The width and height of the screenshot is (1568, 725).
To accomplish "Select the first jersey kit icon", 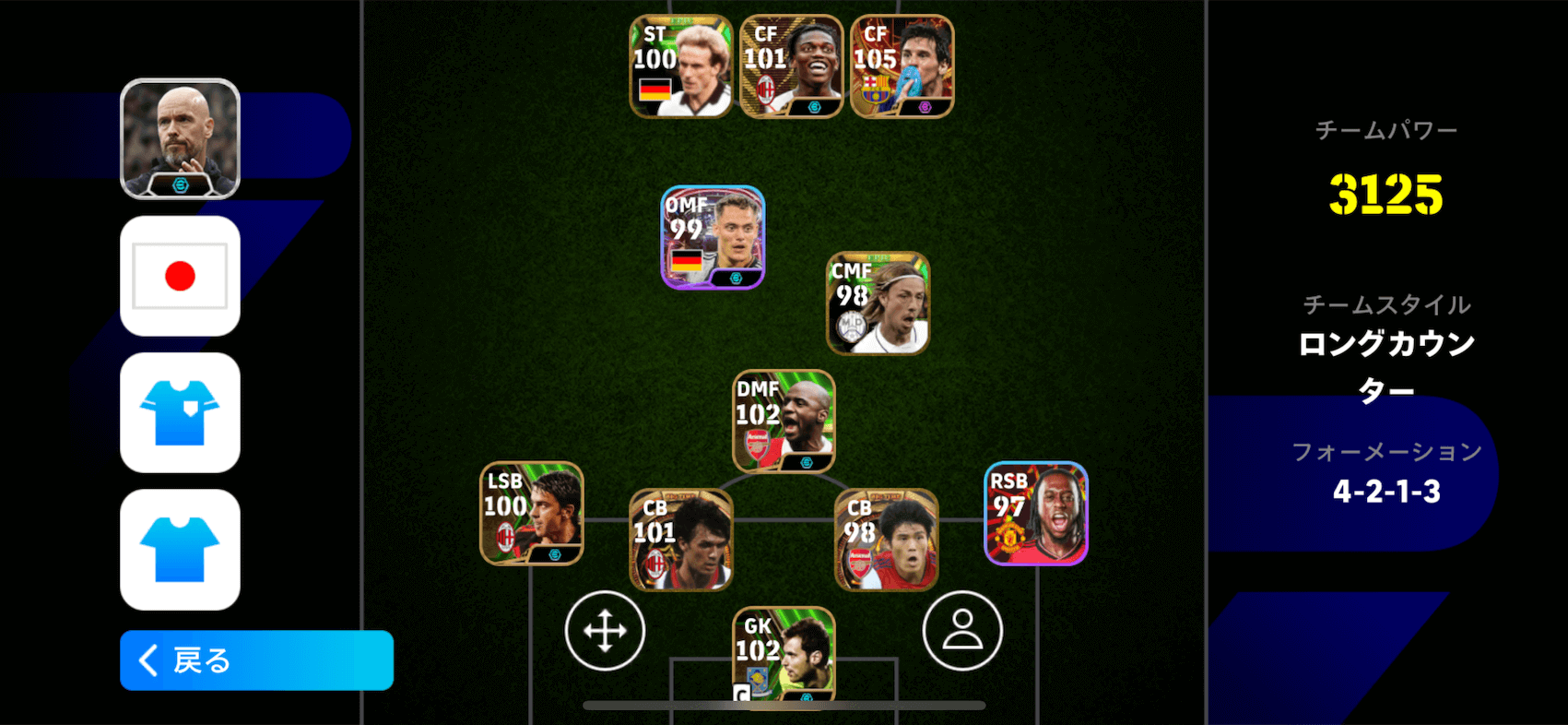I will click(x=181, y=413).
